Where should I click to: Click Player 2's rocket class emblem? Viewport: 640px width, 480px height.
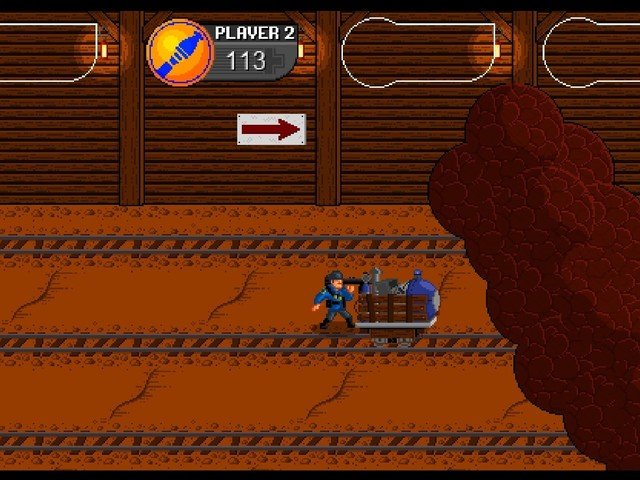coord(179,52)
